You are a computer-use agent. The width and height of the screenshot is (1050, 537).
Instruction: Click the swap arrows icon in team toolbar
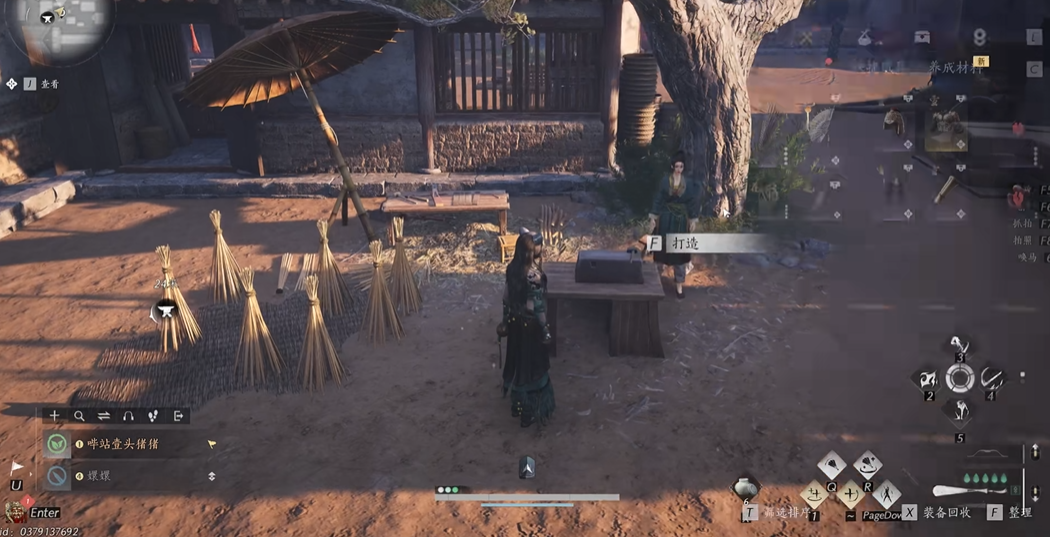coord(104,416)
